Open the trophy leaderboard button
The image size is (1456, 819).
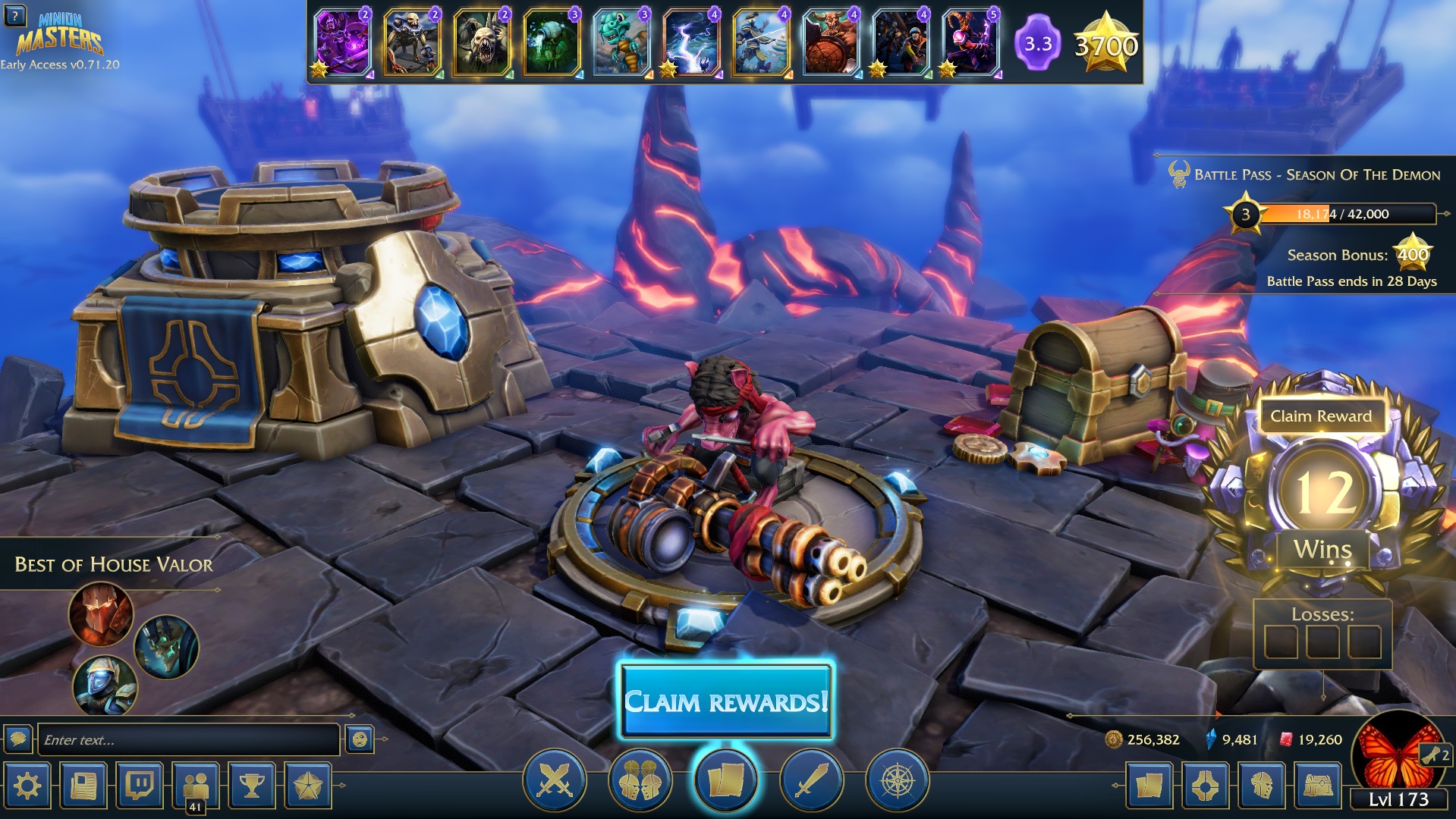tap(252, 786)
